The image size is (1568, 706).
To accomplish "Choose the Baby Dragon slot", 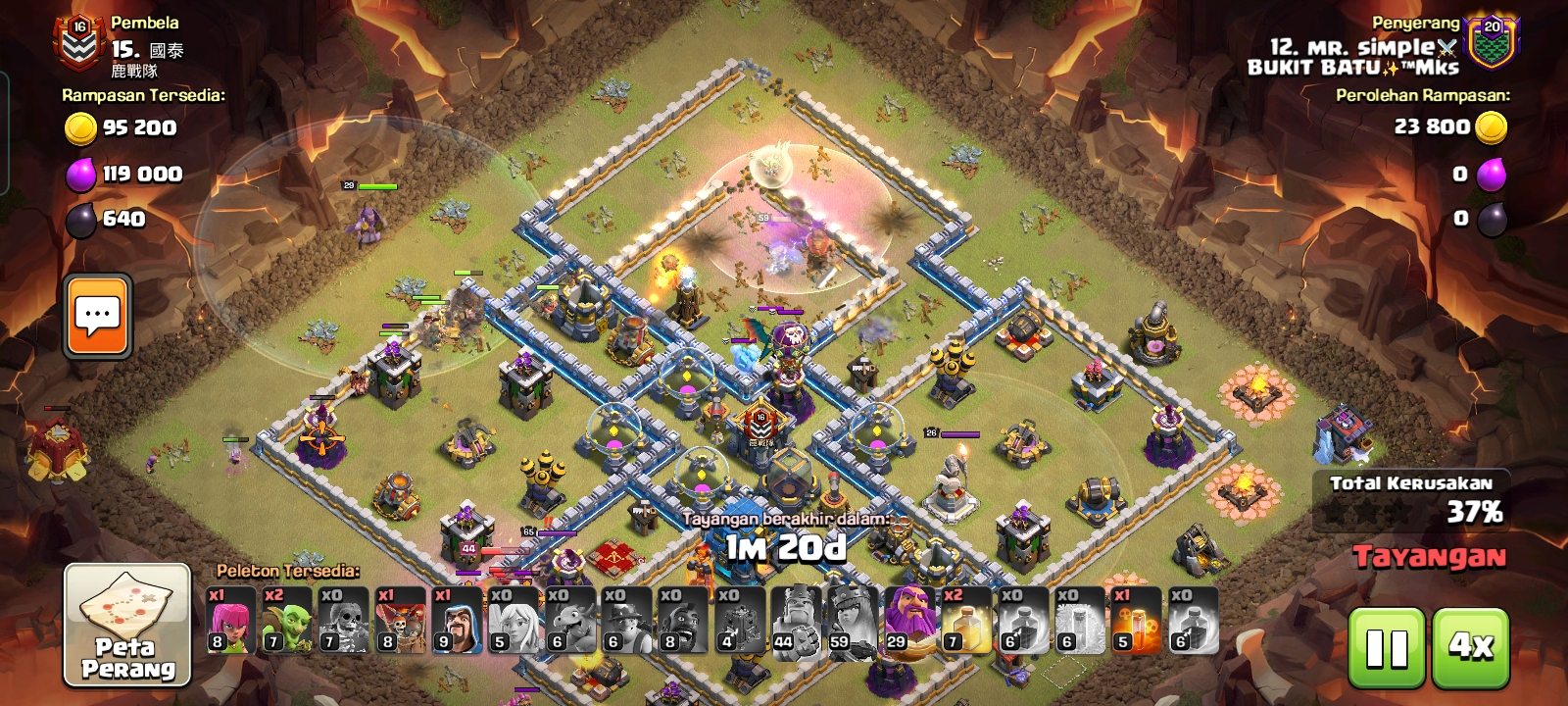I will pos(570,621).
